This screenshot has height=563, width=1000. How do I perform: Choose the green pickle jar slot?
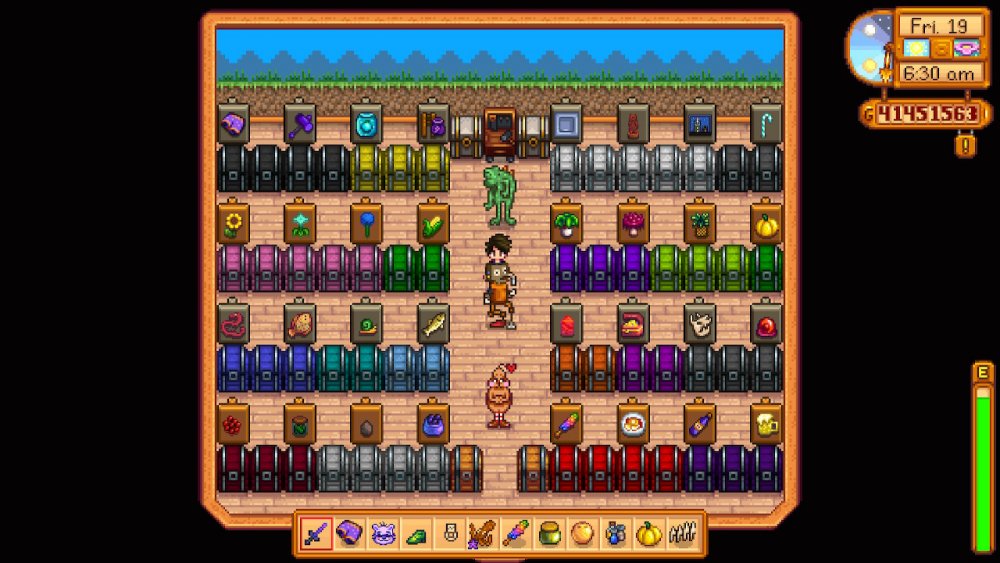(548, 534)
